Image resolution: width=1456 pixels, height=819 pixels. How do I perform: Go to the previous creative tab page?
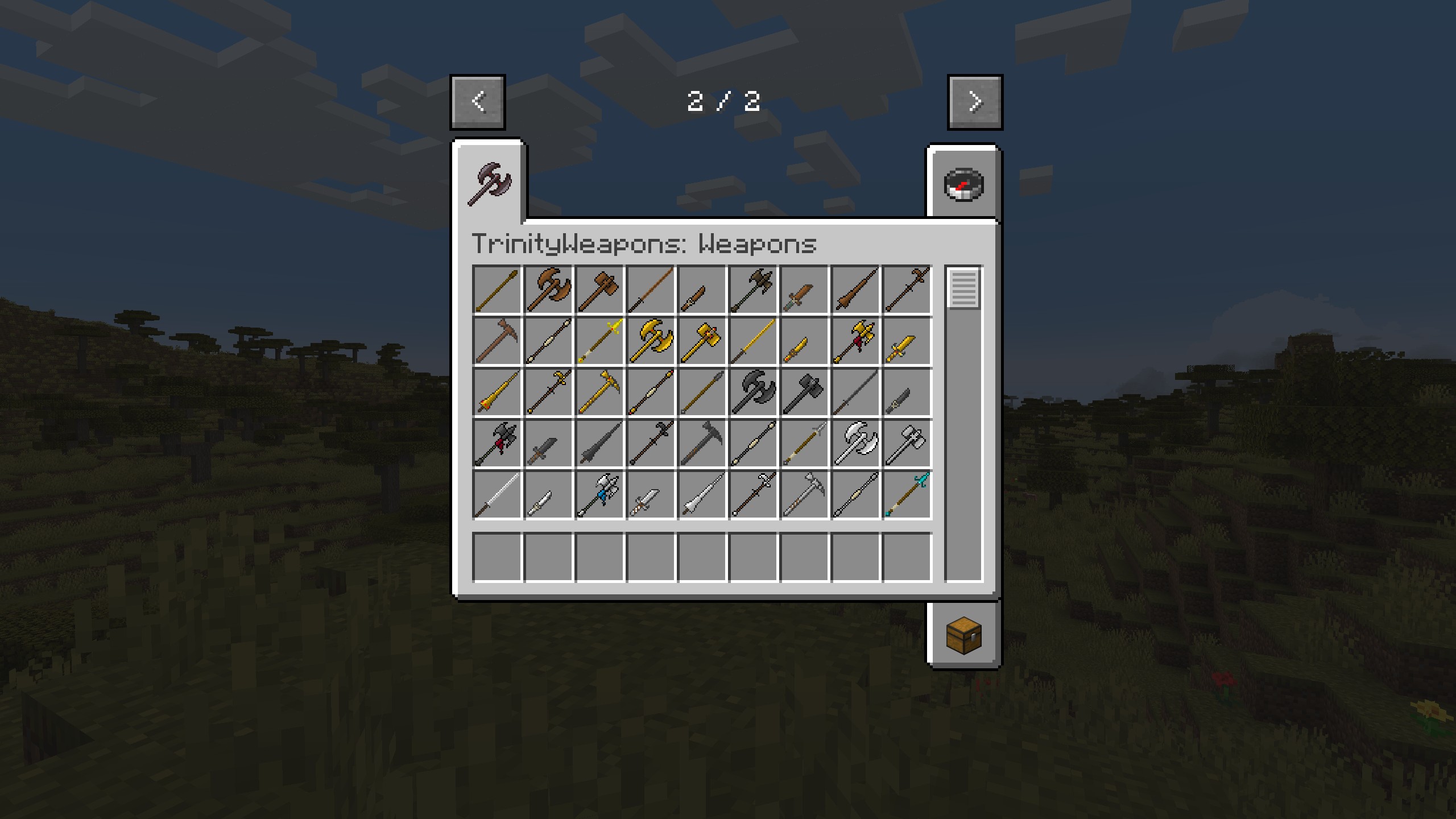click(x=478, y=102)
